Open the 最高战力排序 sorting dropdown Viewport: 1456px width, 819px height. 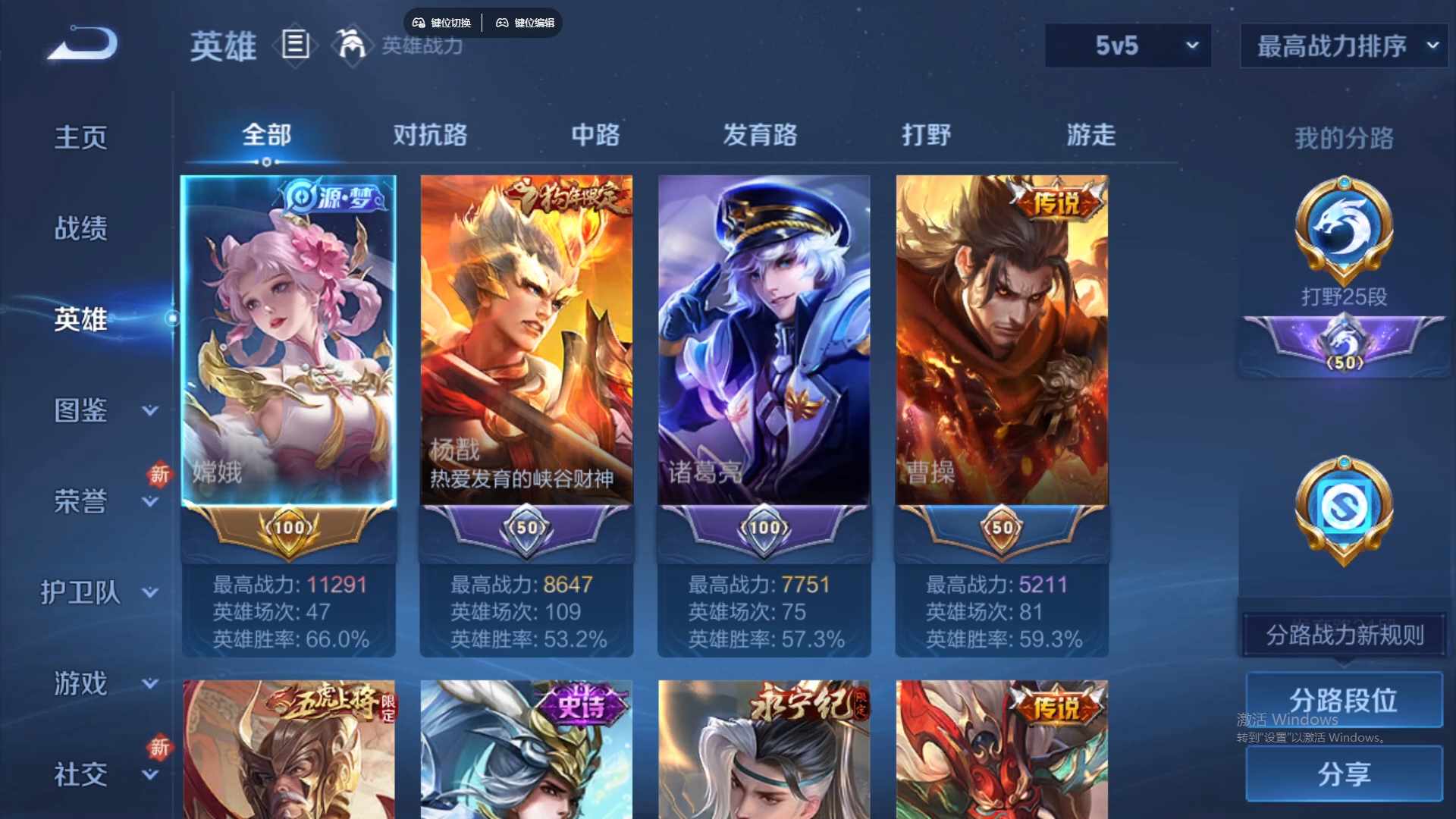(1342, 45)
